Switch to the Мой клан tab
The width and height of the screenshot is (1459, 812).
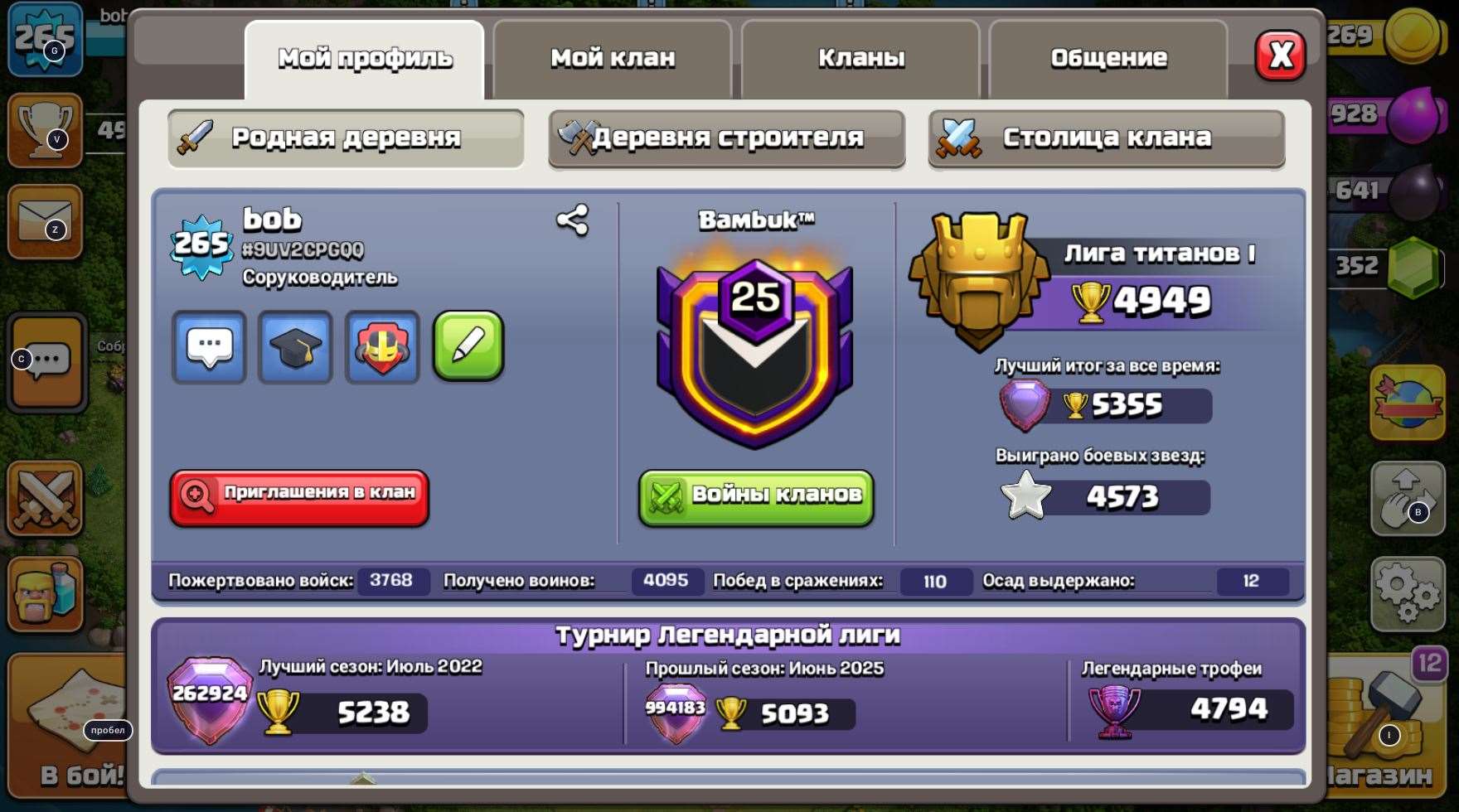tap(613, 58)
